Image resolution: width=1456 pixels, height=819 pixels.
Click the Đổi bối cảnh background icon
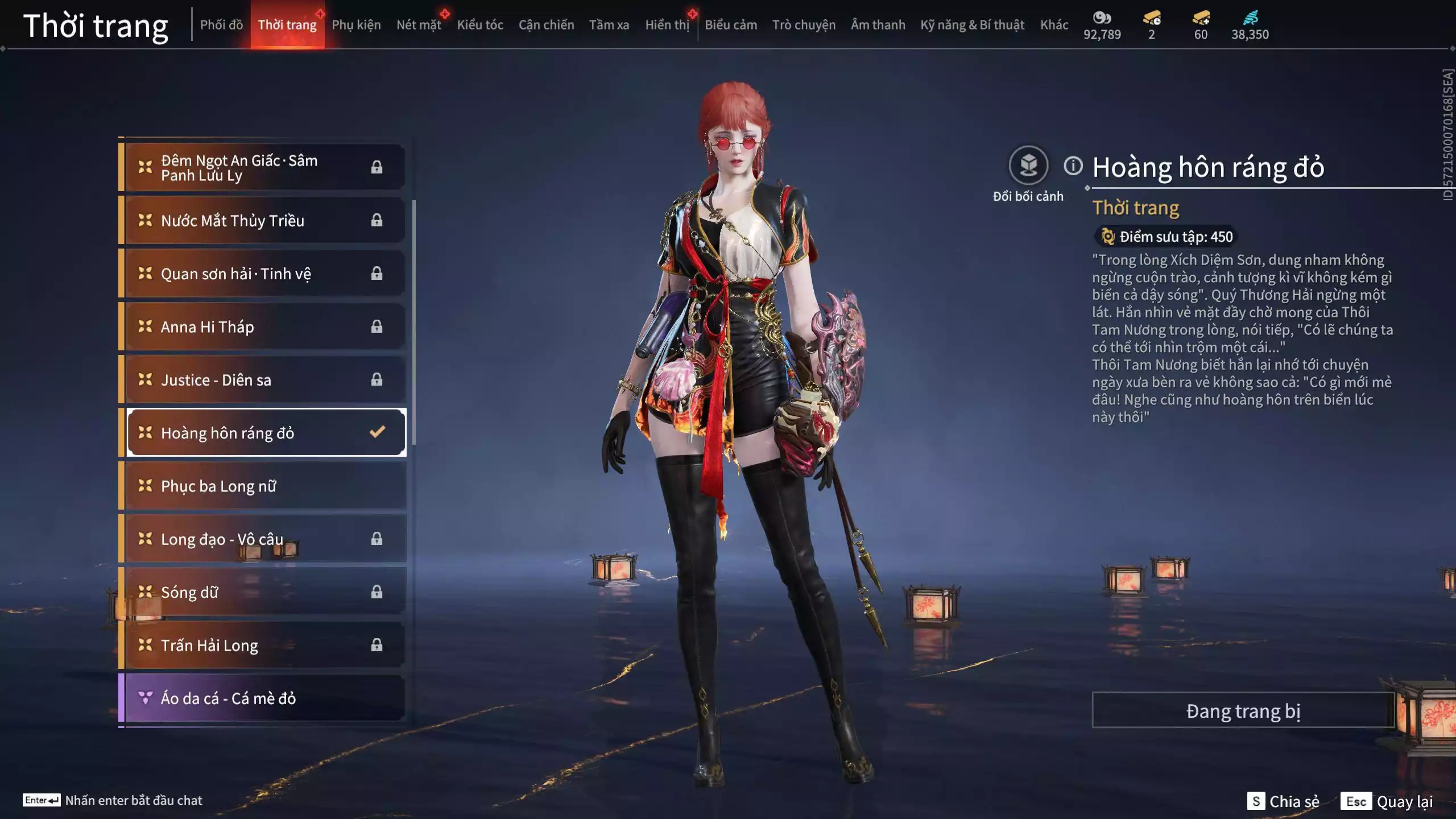coord(1028,166)
